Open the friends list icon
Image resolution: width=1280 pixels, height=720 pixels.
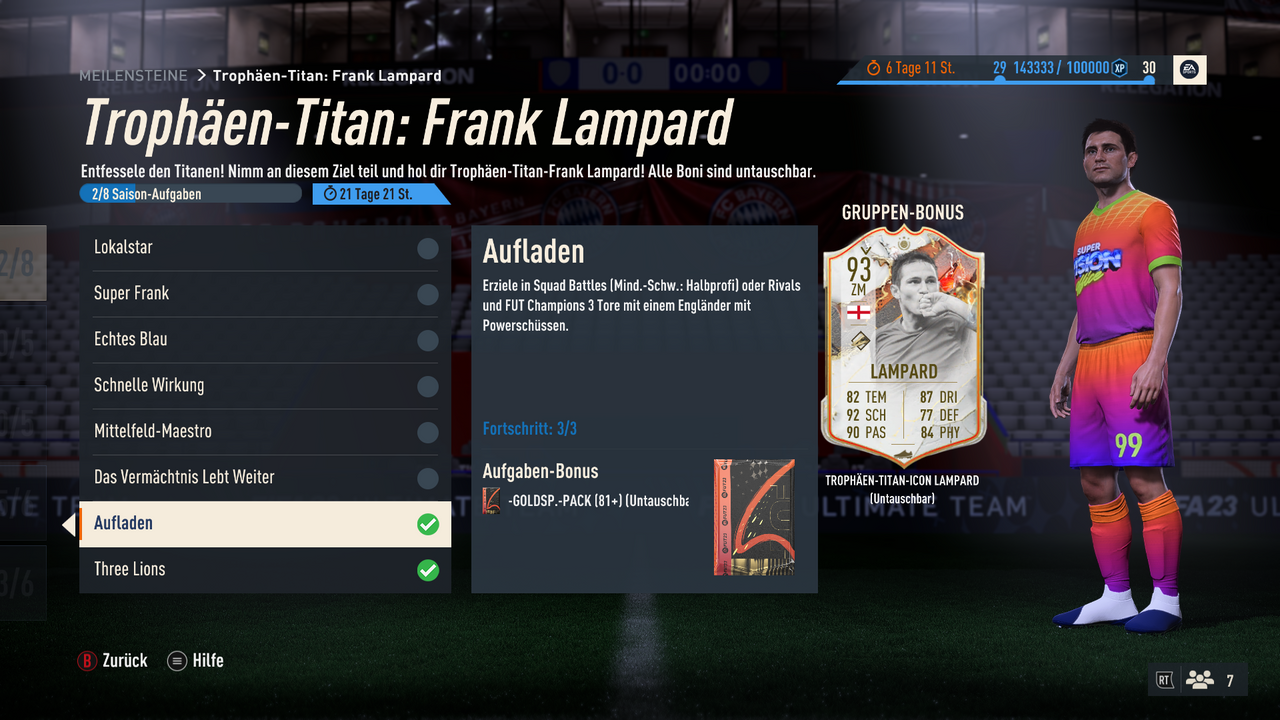[1199, 680]
